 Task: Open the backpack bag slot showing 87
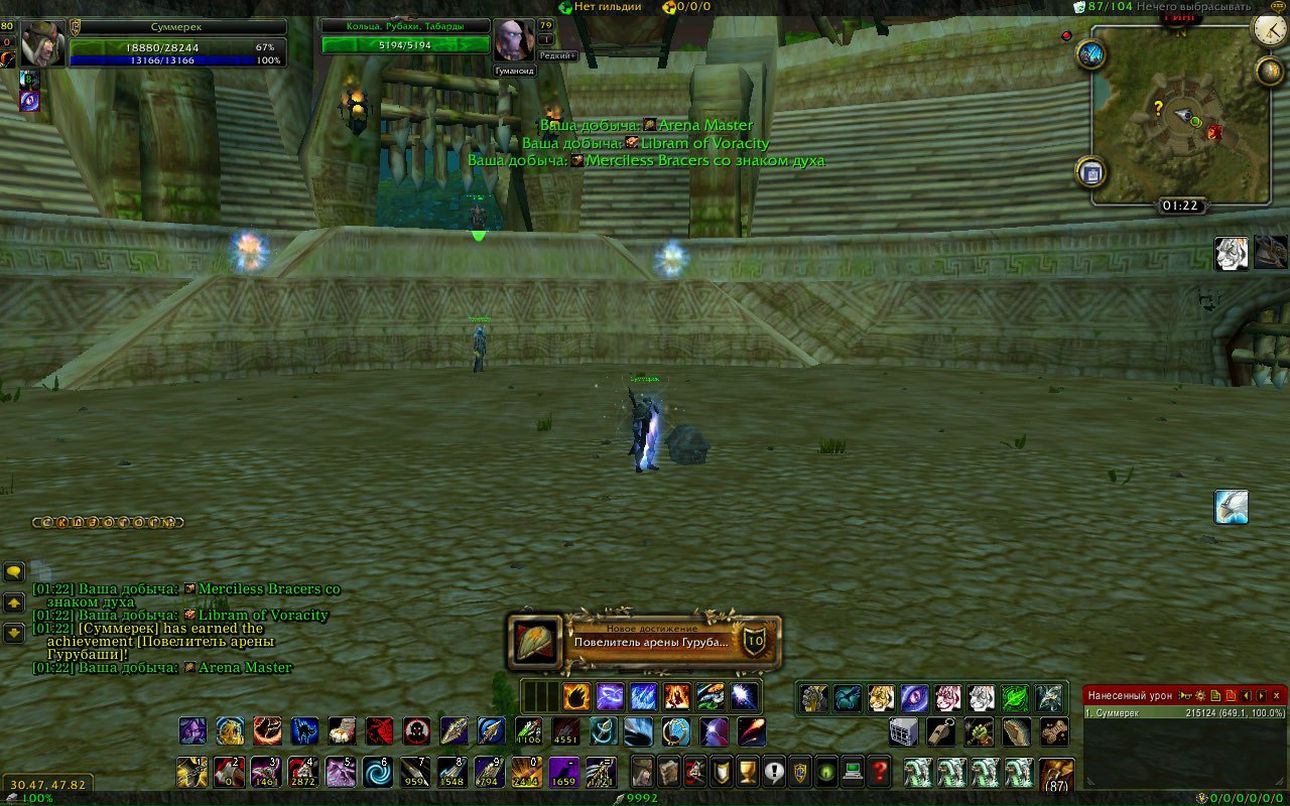(1056, 774)
